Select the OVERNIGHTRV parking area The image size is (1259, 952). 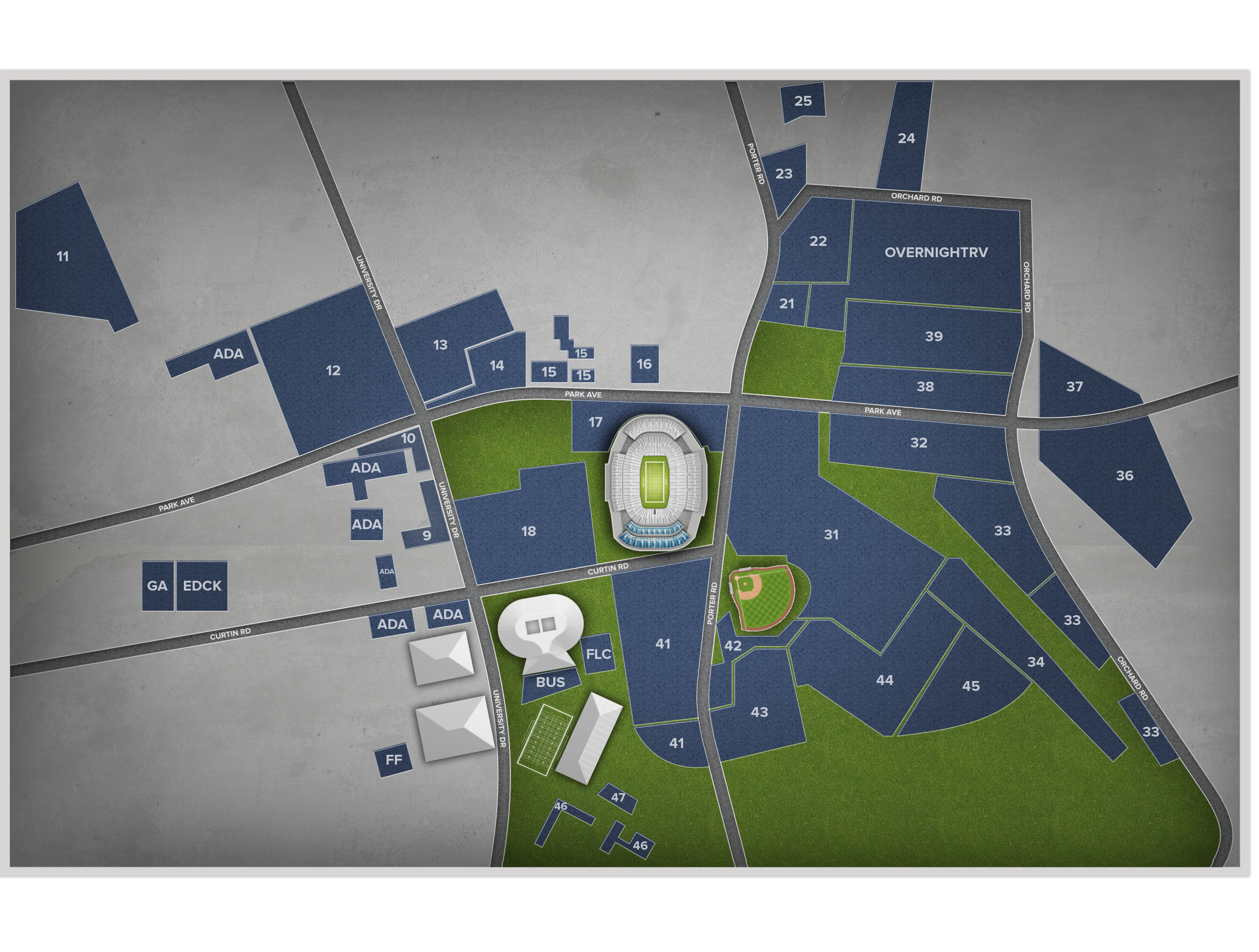coord(936,253)
